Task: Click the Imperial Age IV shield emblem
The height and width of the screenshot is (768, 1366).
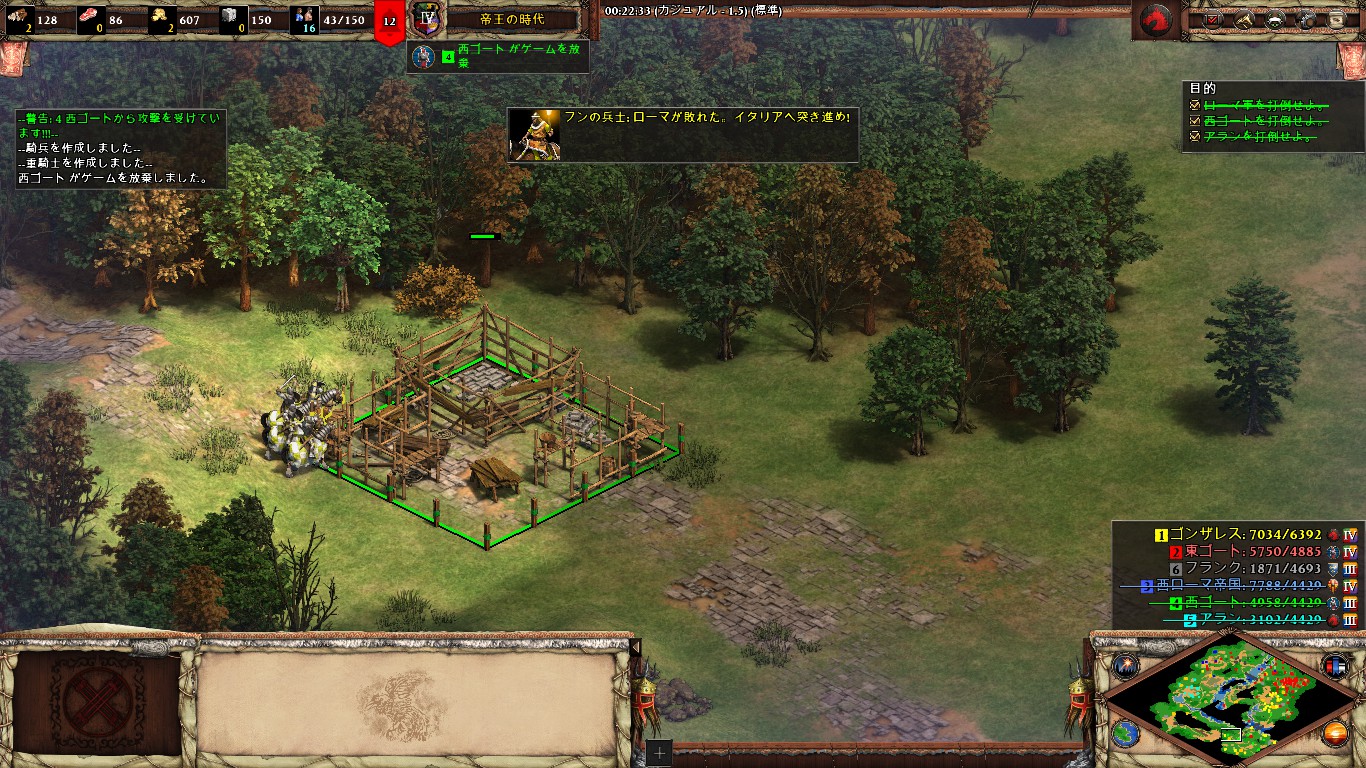Action: (x=427, y=19)
